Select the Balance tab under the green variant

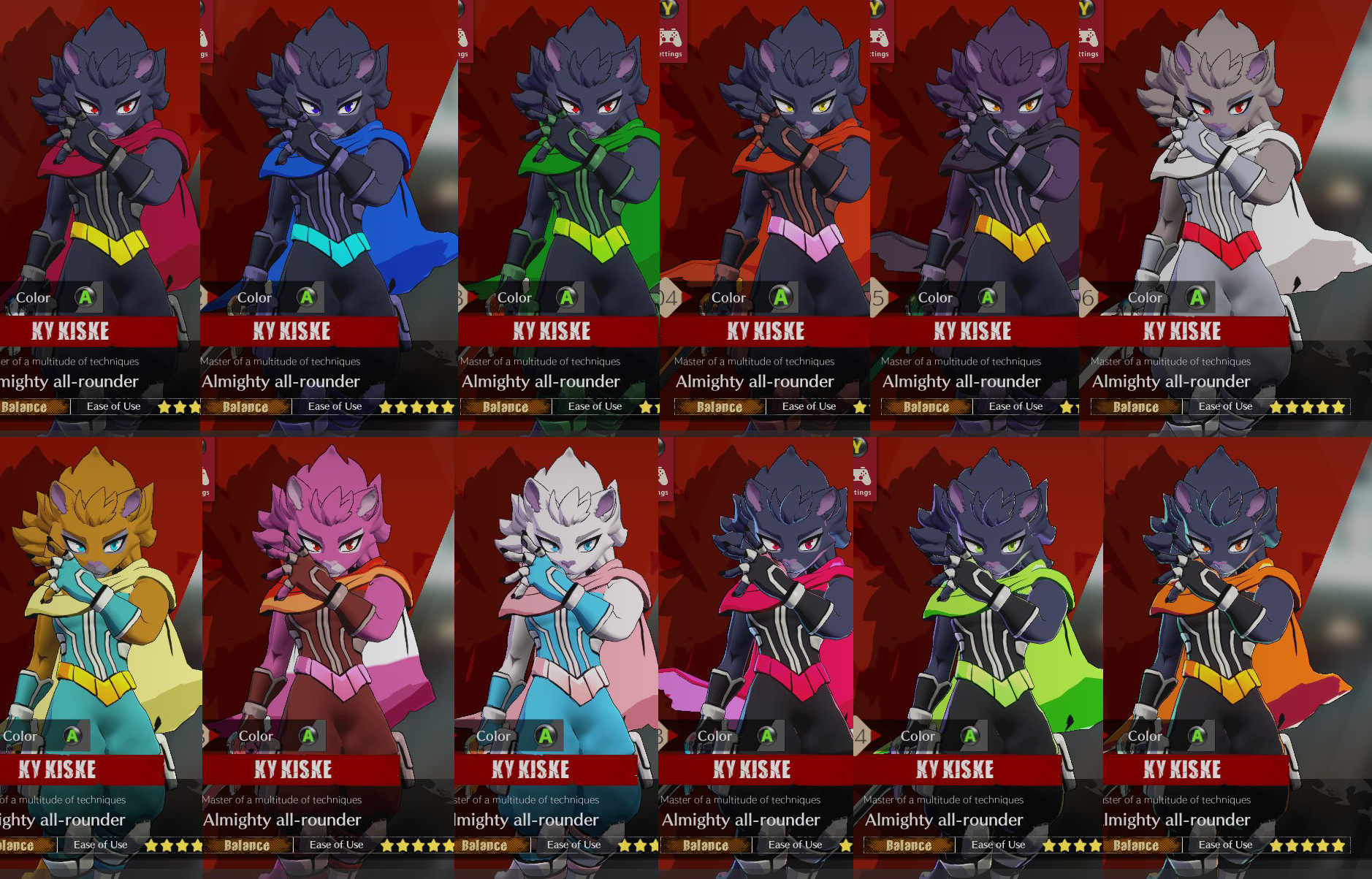click(505, 406)
